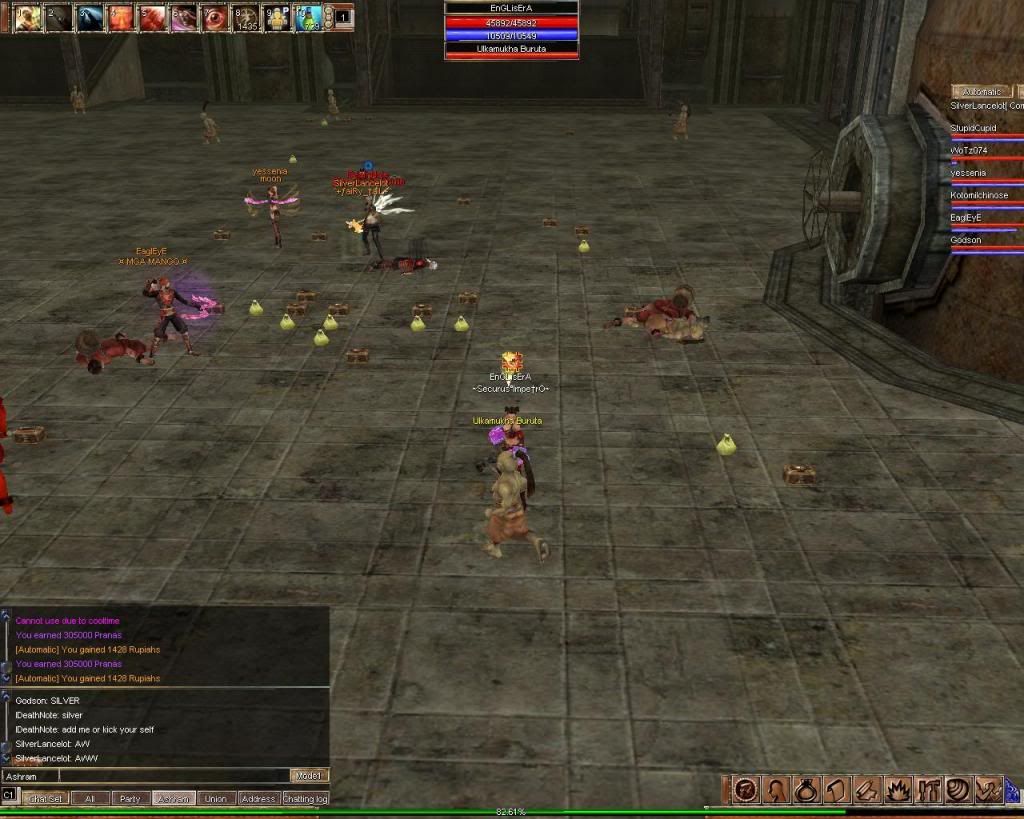1024x819 pixels.
Task: Choose EaglEyE from the party list
Action: (966, 217)
